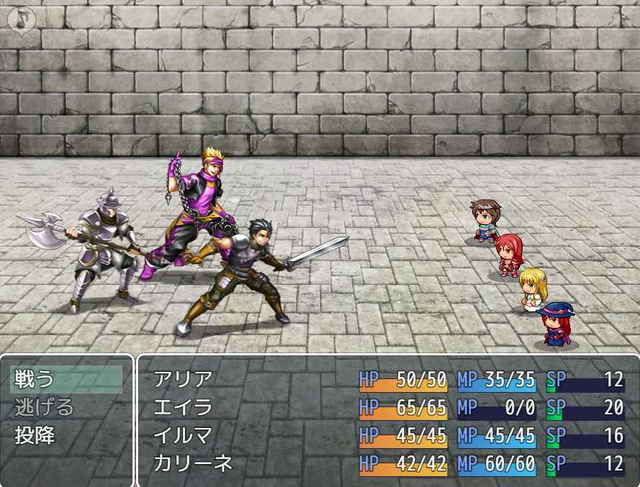
Task: Pick the 投降 (Surrender) command
Action: (66, 435)
